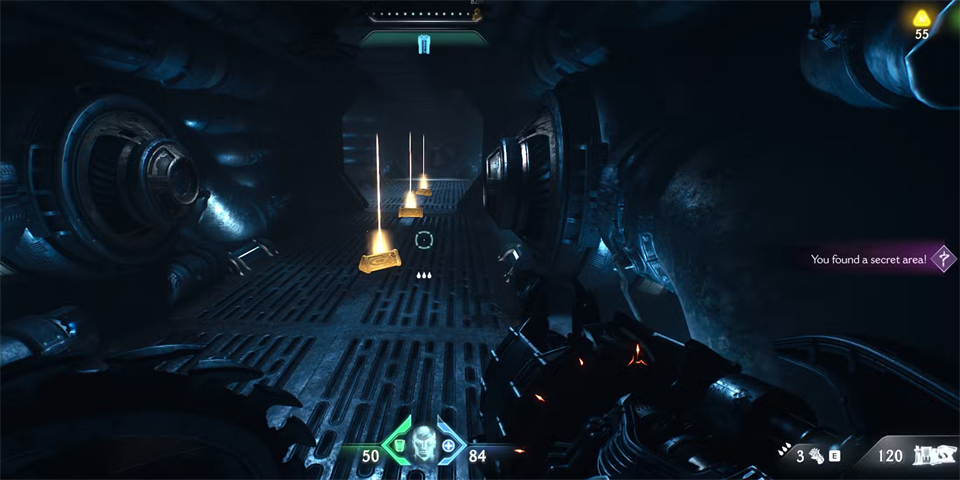Click the character face portrait
960x480 pixels.
pyautogui.click(x=422, y=444)
